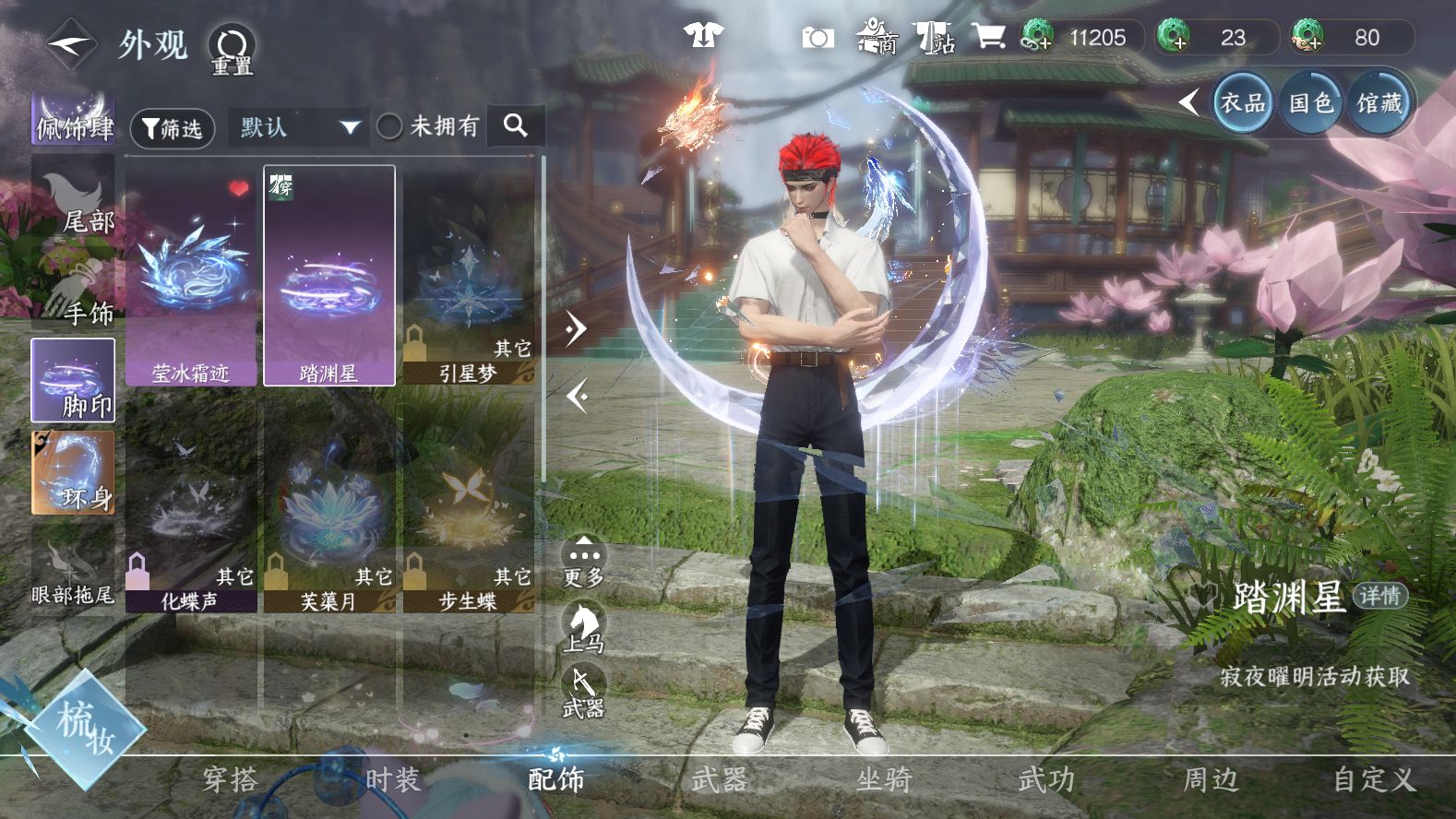
Task: Toggle the 未拥有 checkbox
Action: coord(389,127)
